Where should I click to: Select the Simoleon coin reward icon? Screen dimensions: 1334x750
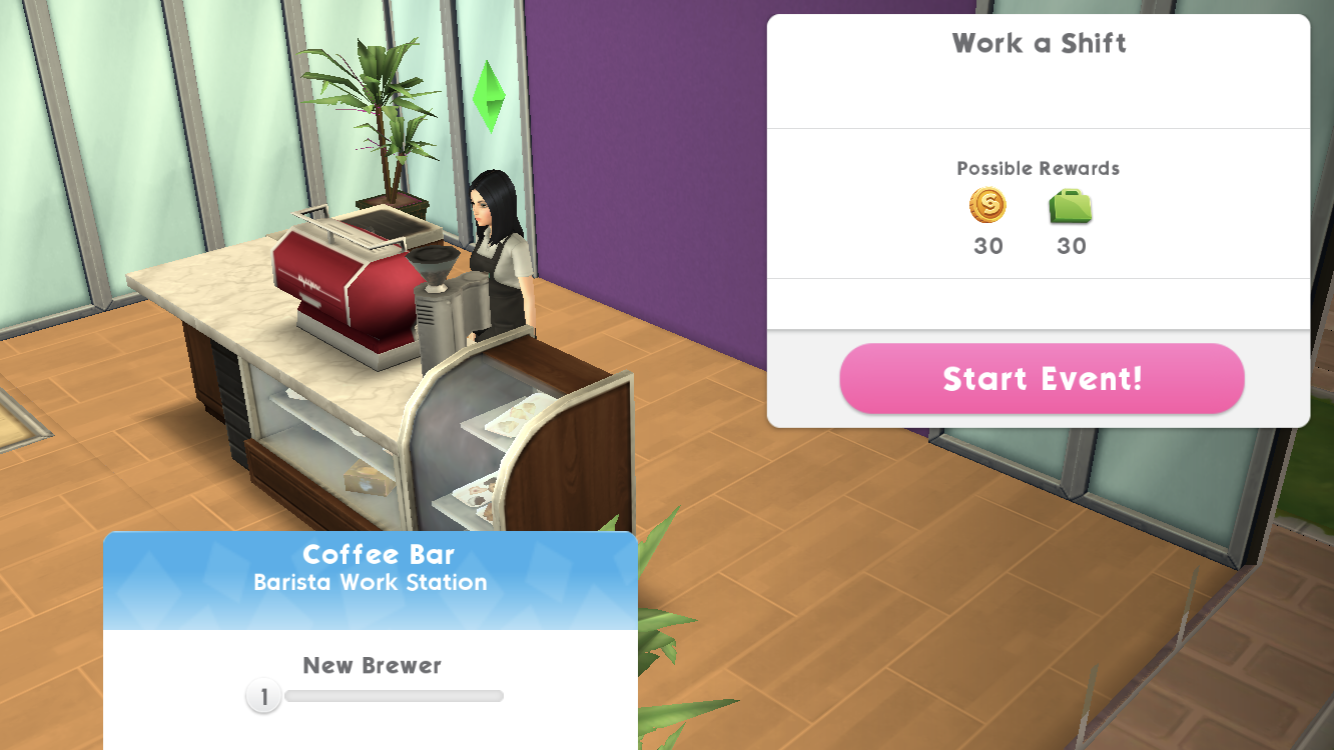pyautogui.click(x=987, y=206)
